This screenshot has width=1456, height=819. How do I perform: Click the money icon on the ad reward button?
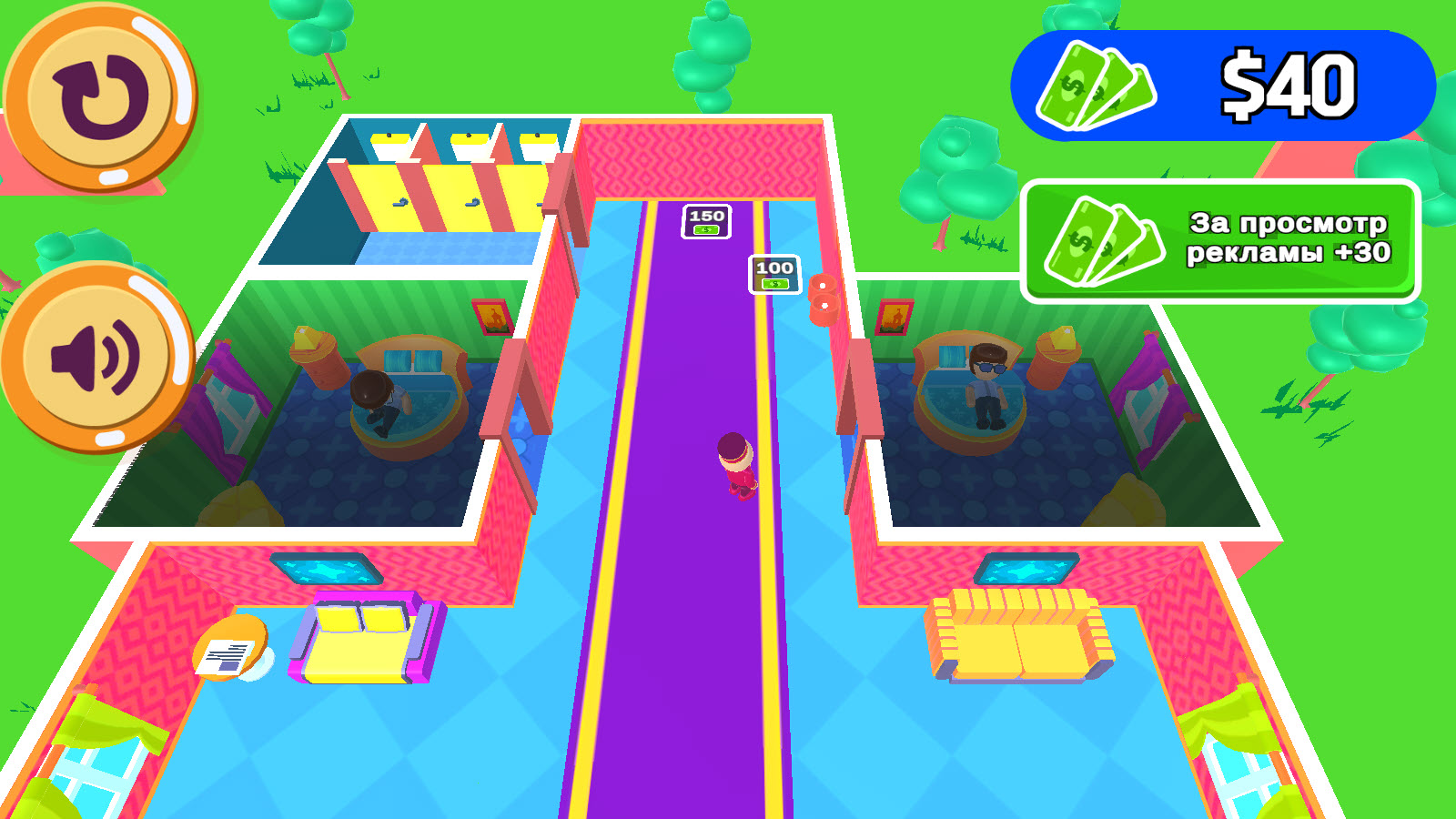1103,241
